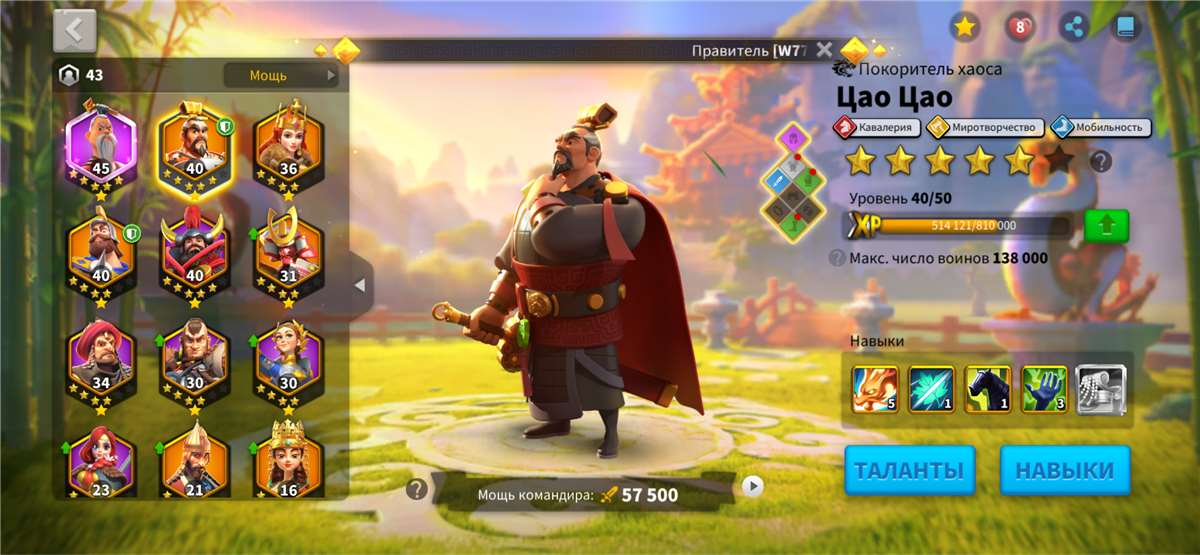Close the Правитель banner with X

click(824, 49)
